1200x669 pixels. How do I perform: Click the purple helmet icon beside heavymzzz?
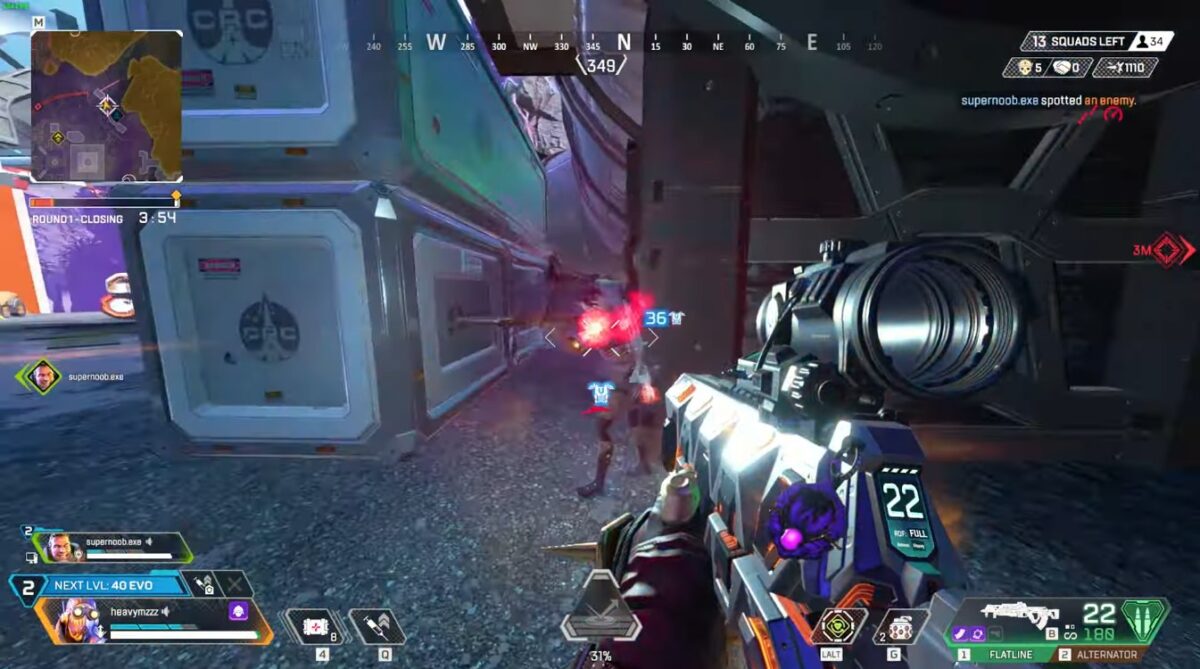239,610
